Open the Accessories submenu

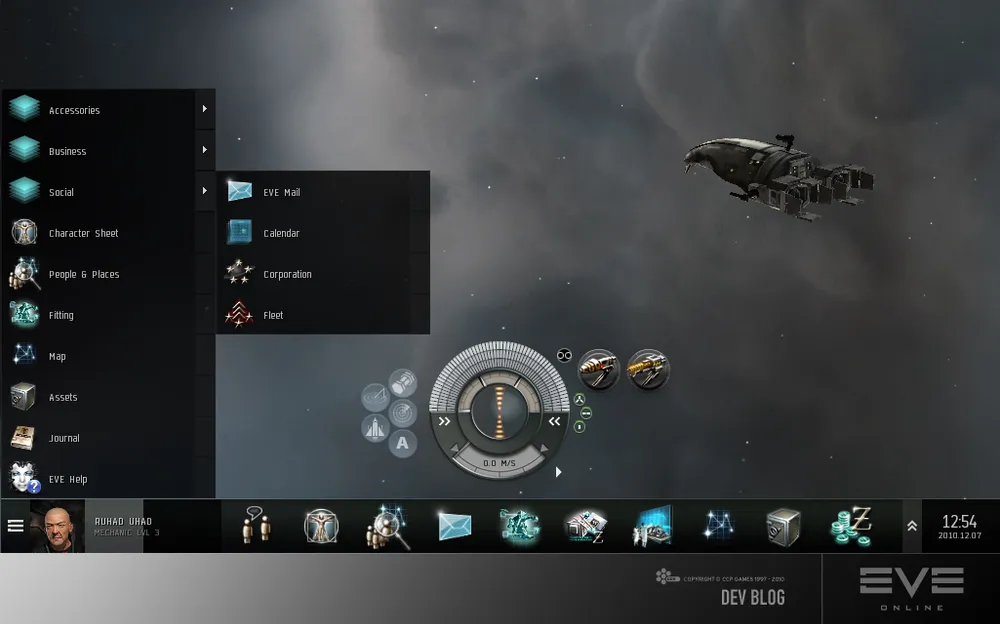75,110
